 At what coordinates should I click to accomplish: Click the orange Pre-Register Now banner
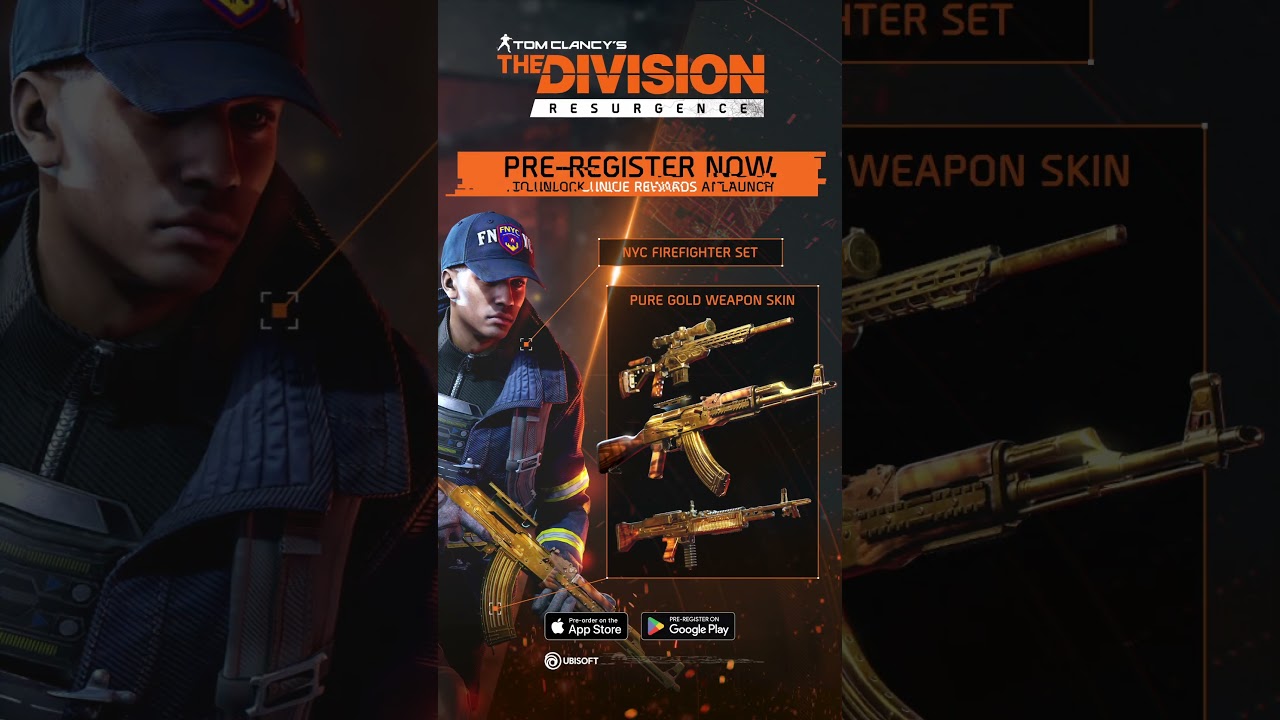[x=640, y=173]
